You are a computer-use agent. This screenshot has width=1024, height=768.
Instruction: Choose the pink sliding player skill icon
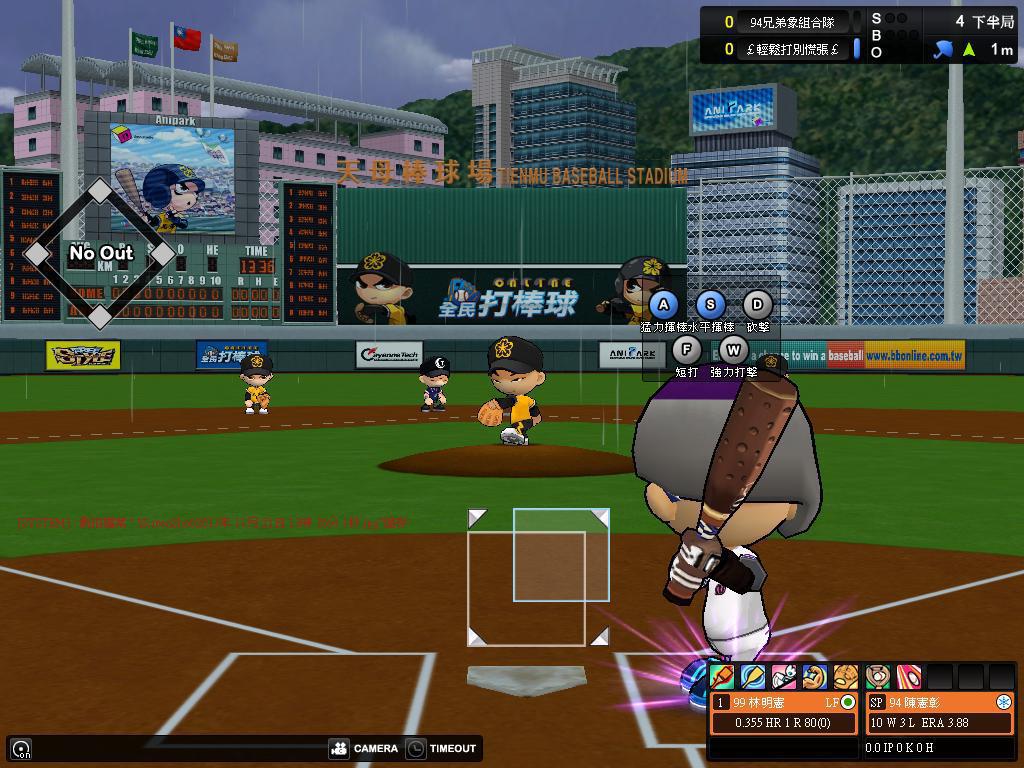click(x=784, y=677)
